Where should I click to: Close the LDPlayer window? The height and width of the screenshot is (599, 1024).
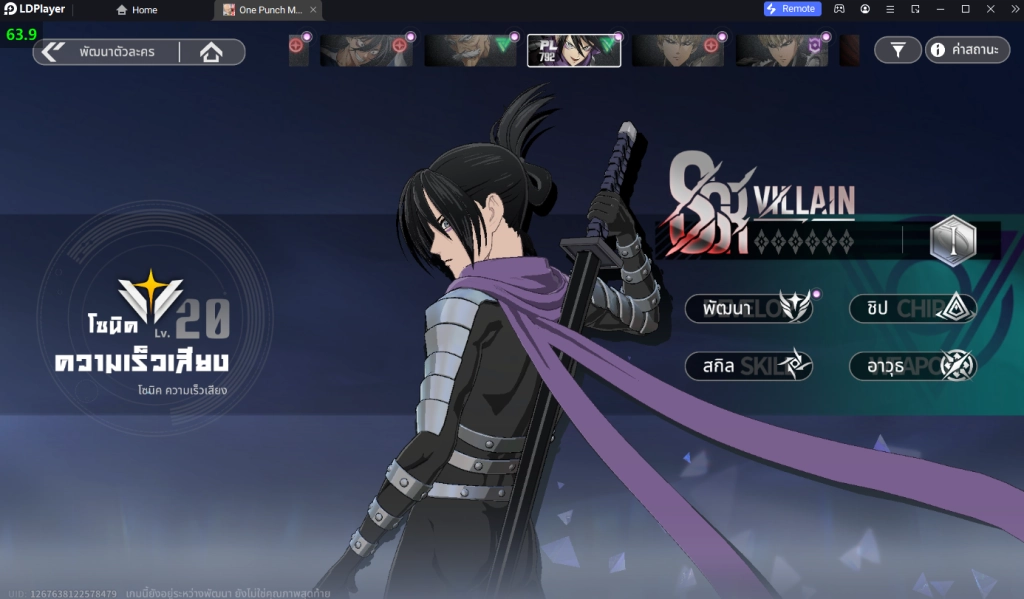point(1011,9)
